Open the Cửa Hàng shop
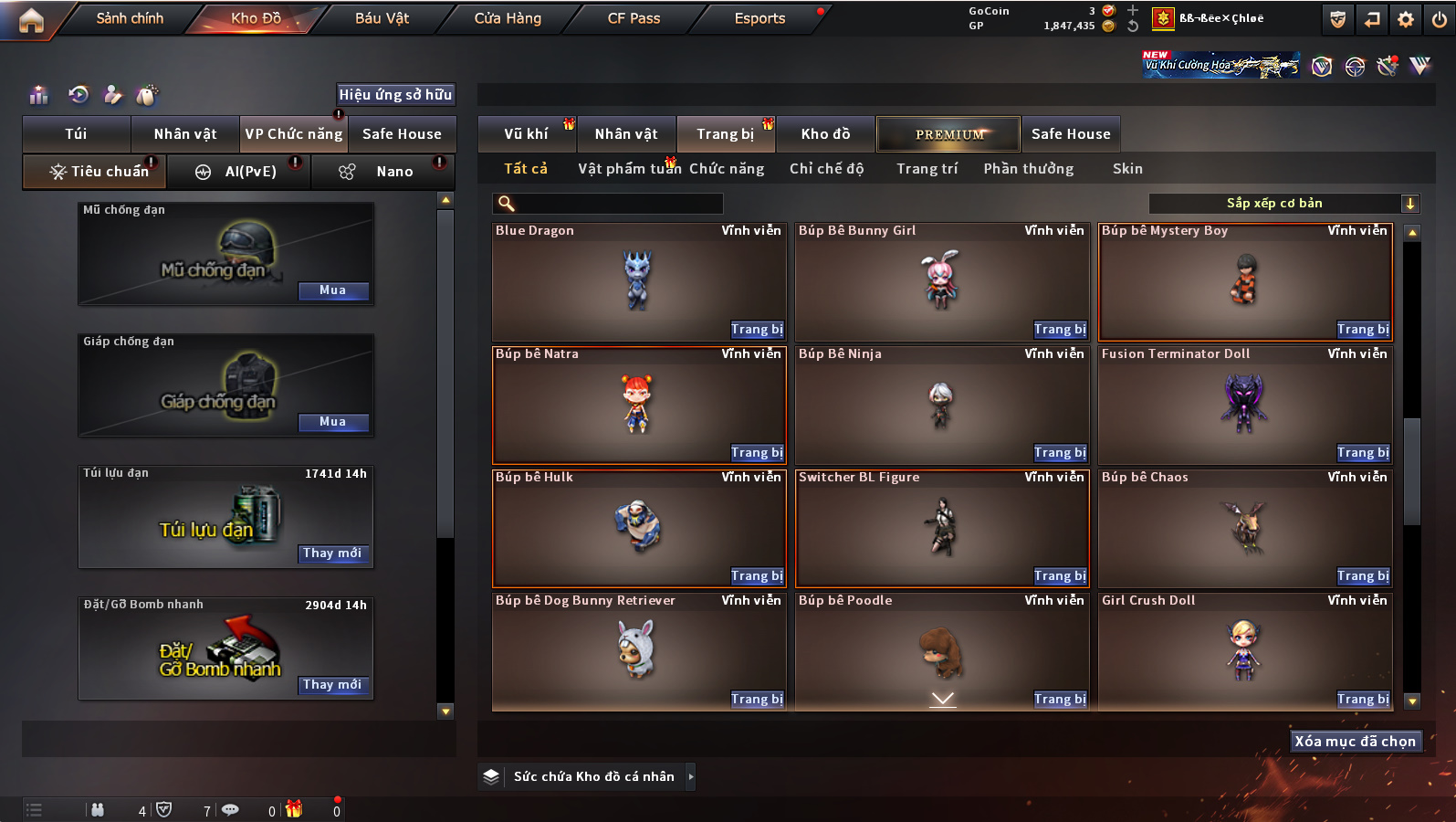 tap(508, 18)
